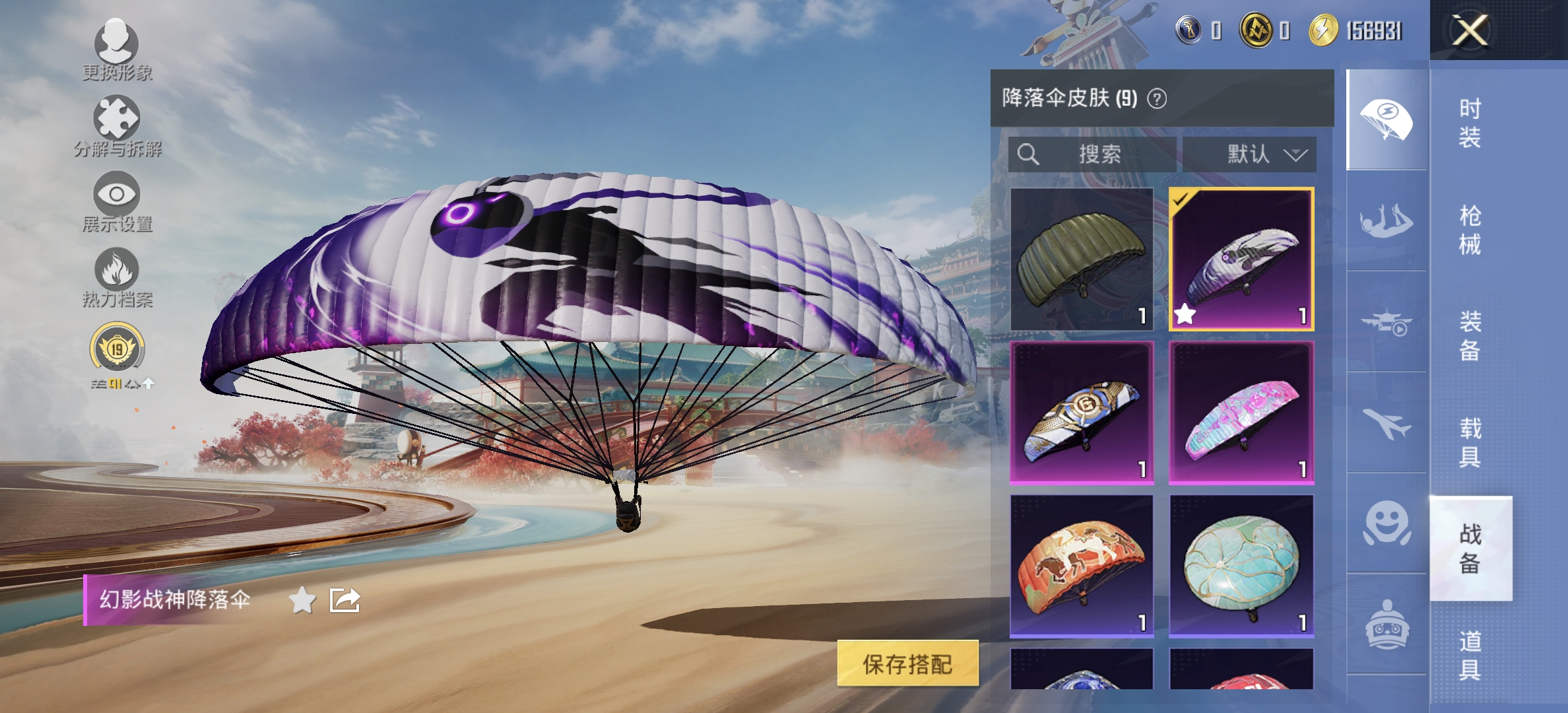Open 展示设置 display settings toggle panel
1568x713 pixels.
tap(117, 198)
